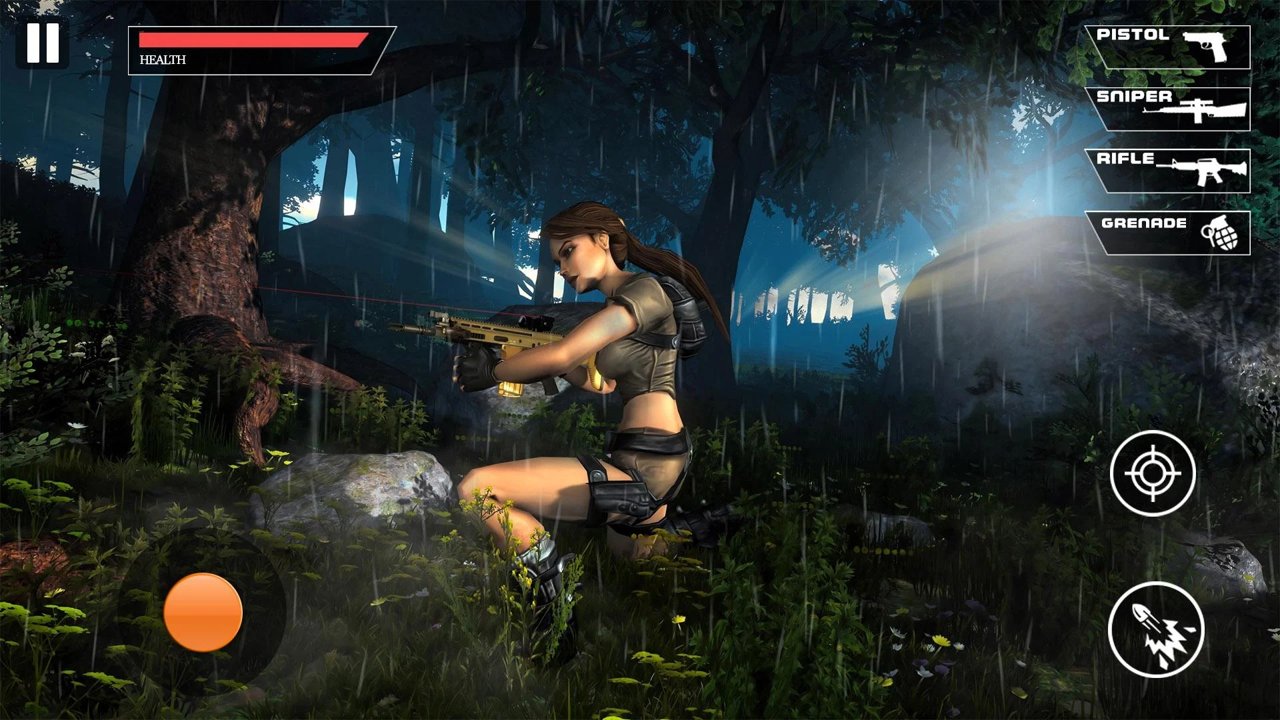Tap the orange movement joystick knob
Image resolution: width=1280 pixels, height=720 pixels.
[x=203, y=612]
